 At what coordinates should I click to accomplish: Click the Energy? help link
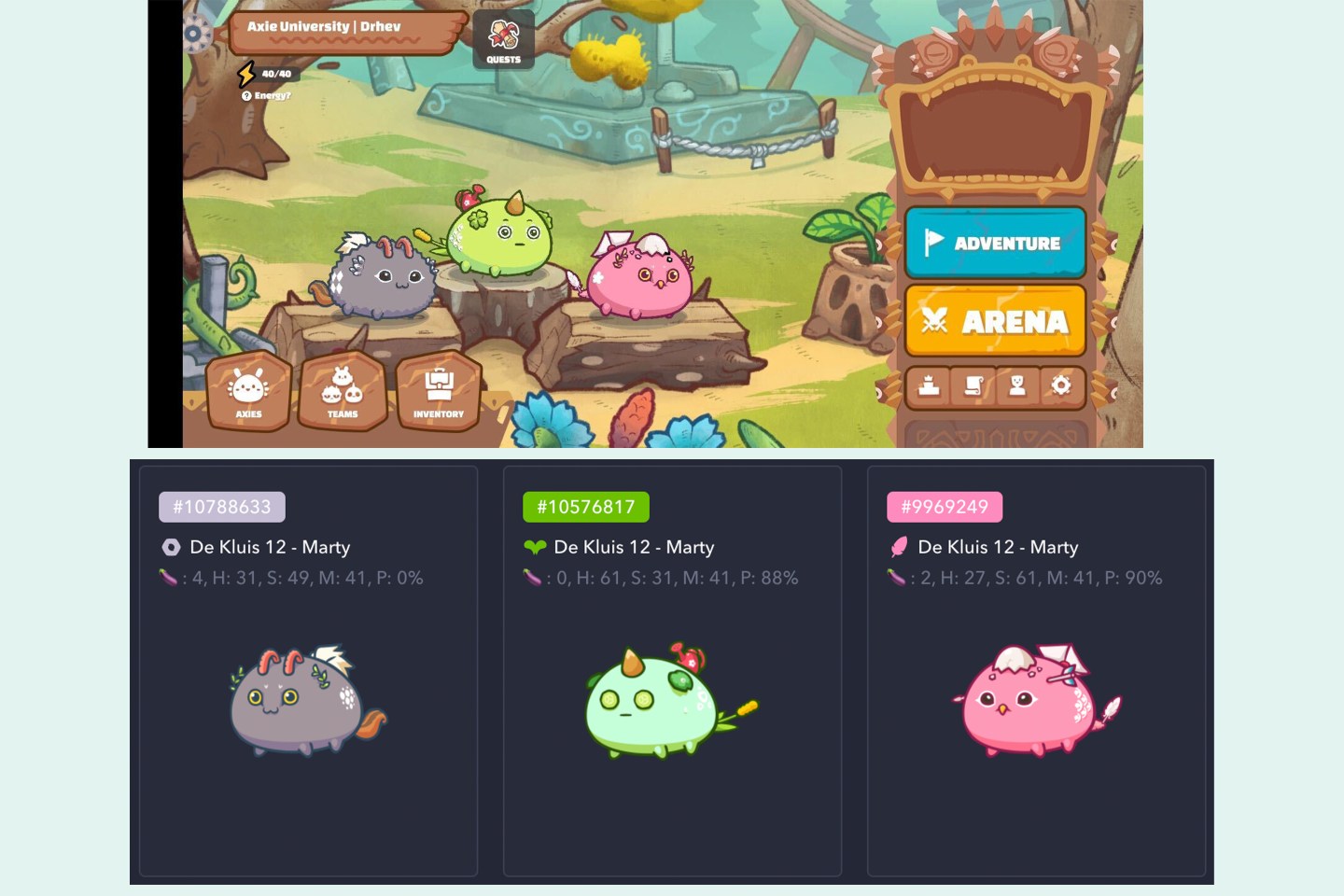[x=268, y=93]
